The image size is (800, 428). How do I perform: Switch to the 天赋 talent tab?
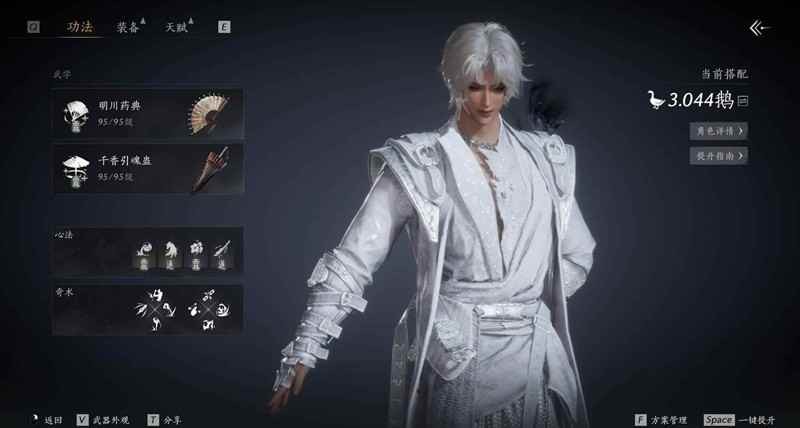click(177, 27)
